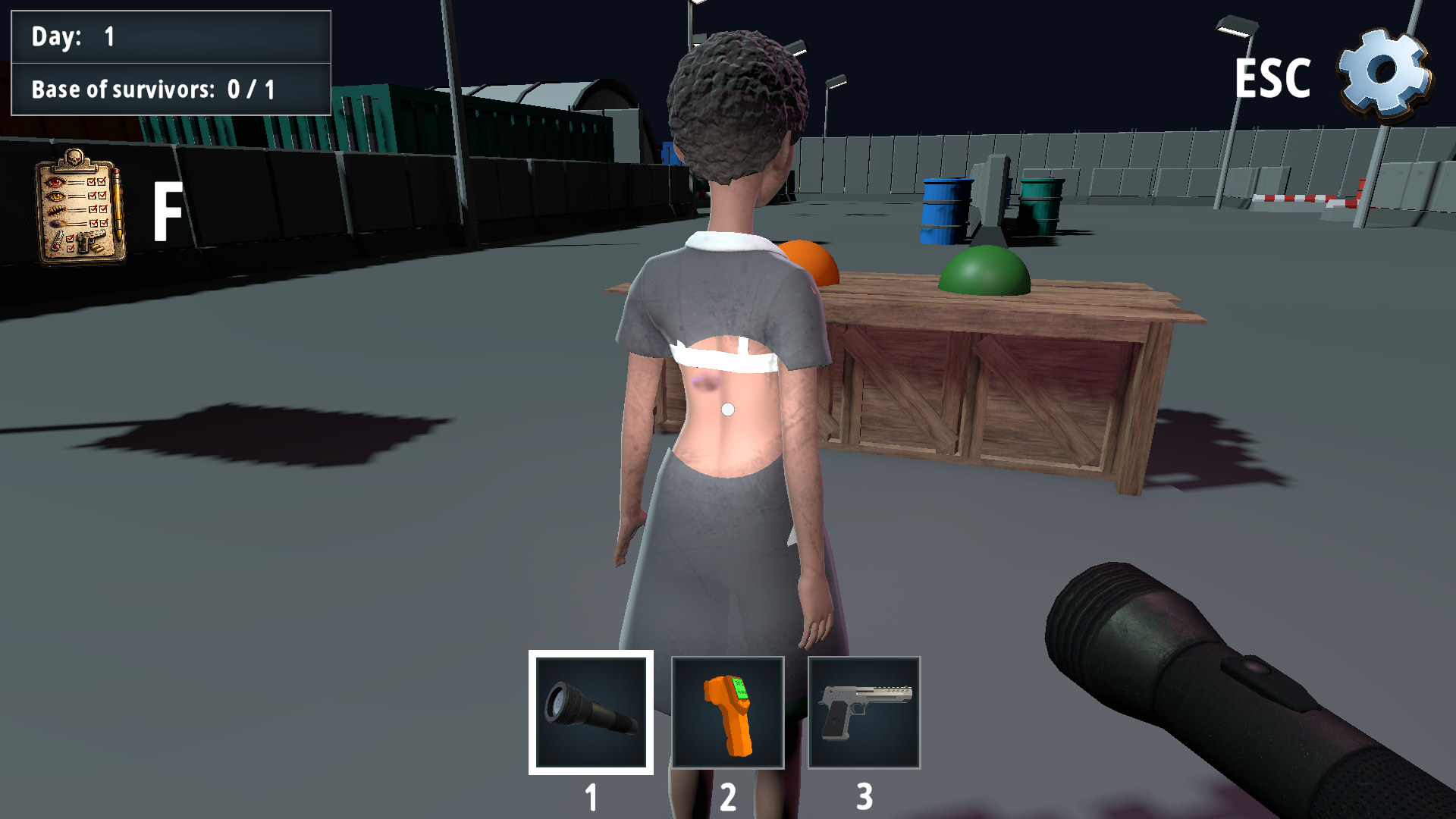This screenshot has width=1456, height=819.
Task: Check the checkbox beside the teeth icon
Action: pyautogui.click(x=93, y=209)
